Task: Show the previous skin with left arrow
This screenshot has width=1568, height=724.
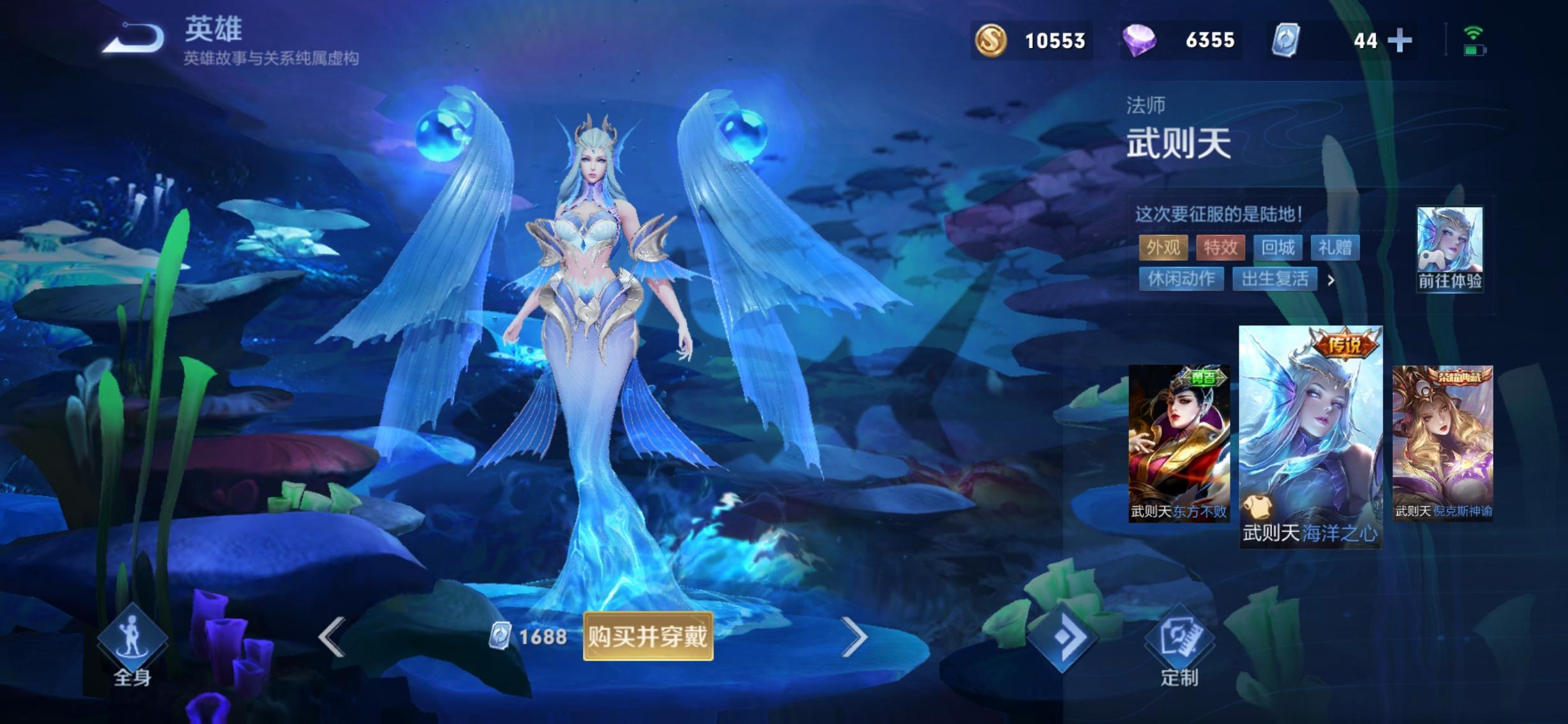Action: (332, 636)
